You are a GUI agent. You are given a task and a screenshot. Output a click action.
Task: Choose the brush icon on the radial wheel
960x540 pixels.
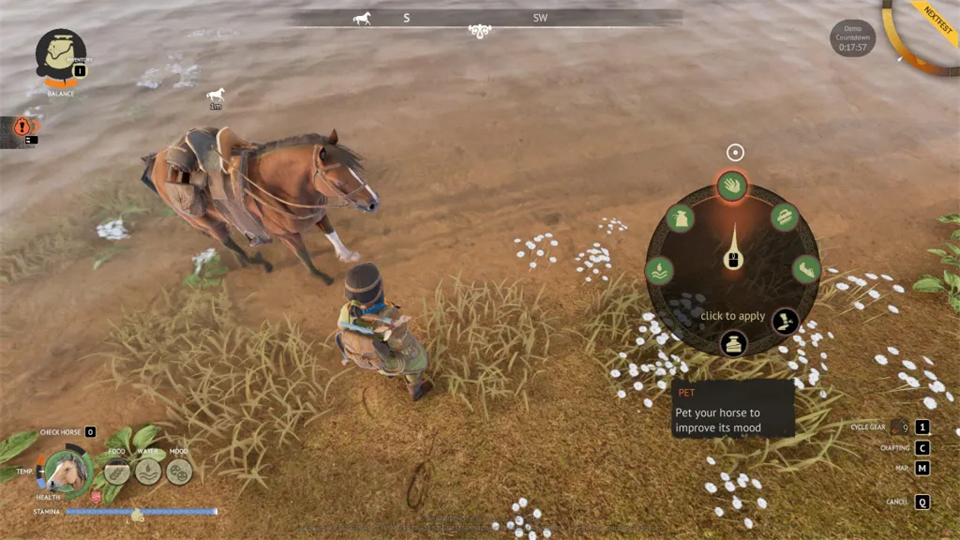pos(784,217)
